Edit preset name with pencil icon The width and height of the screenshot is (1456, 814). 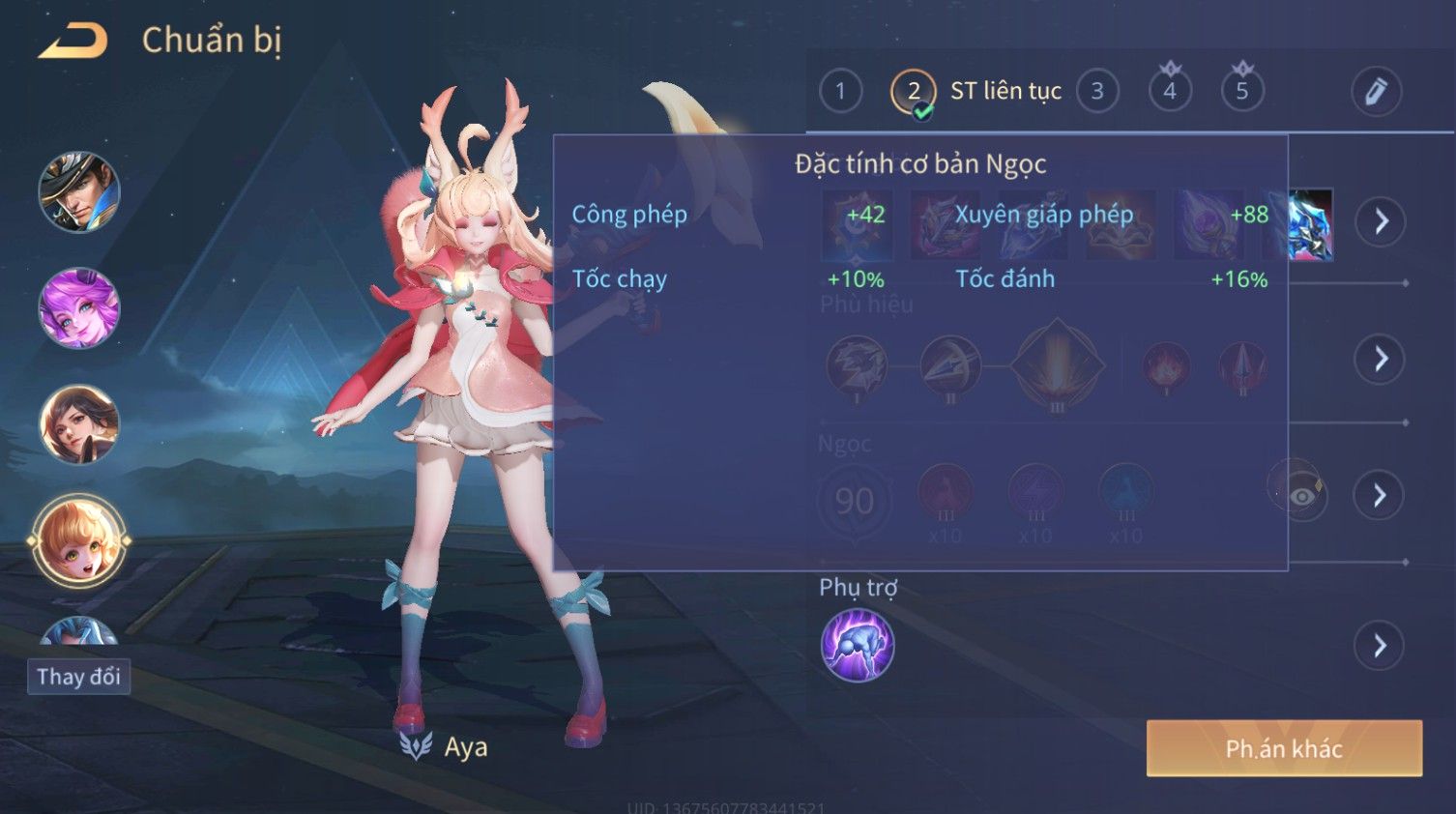pyautogui.click(x=1376, y=92)
